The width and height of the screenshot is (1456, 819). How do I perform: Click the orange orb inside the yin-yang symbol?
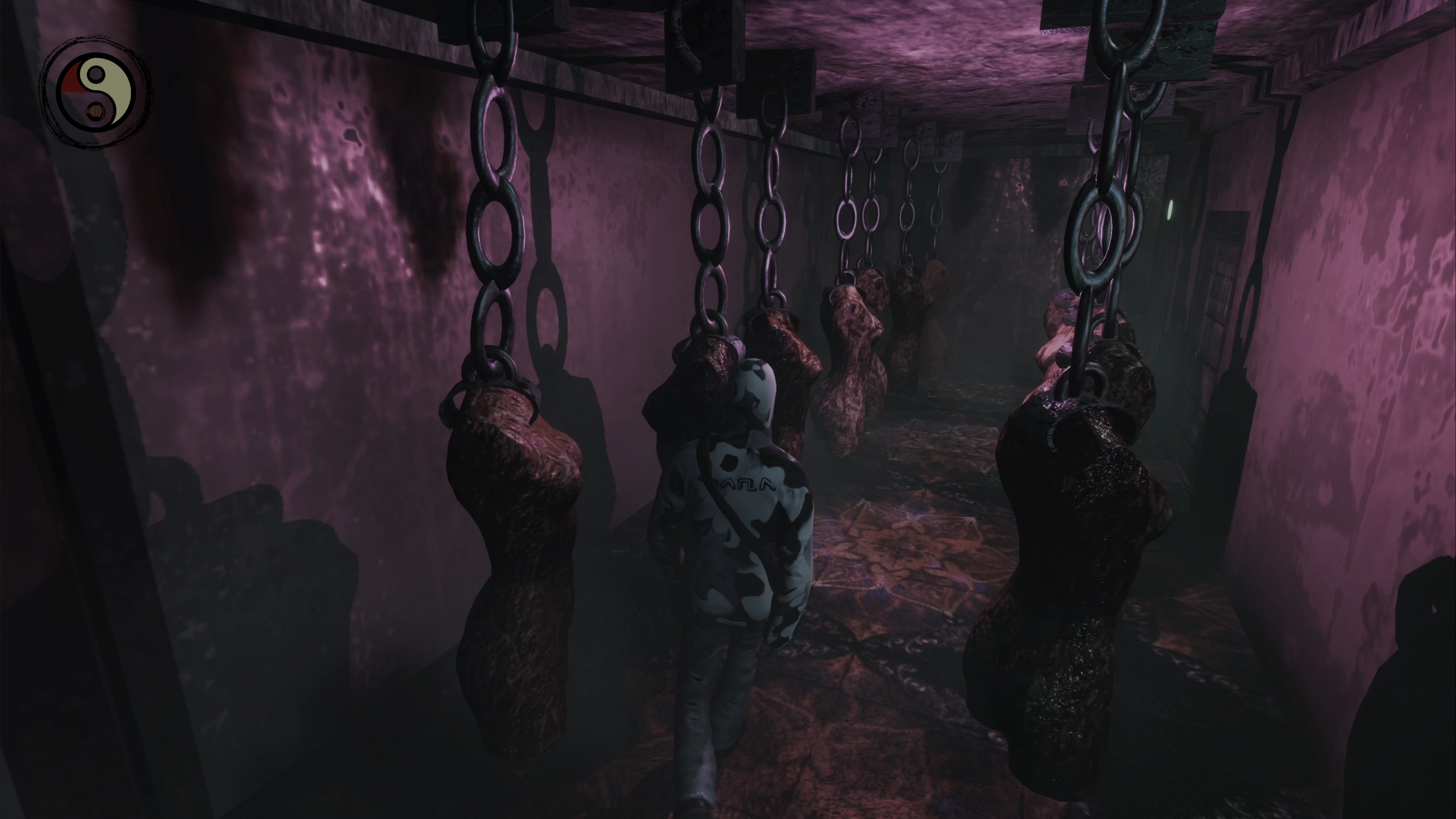click(x=96, y=112)
